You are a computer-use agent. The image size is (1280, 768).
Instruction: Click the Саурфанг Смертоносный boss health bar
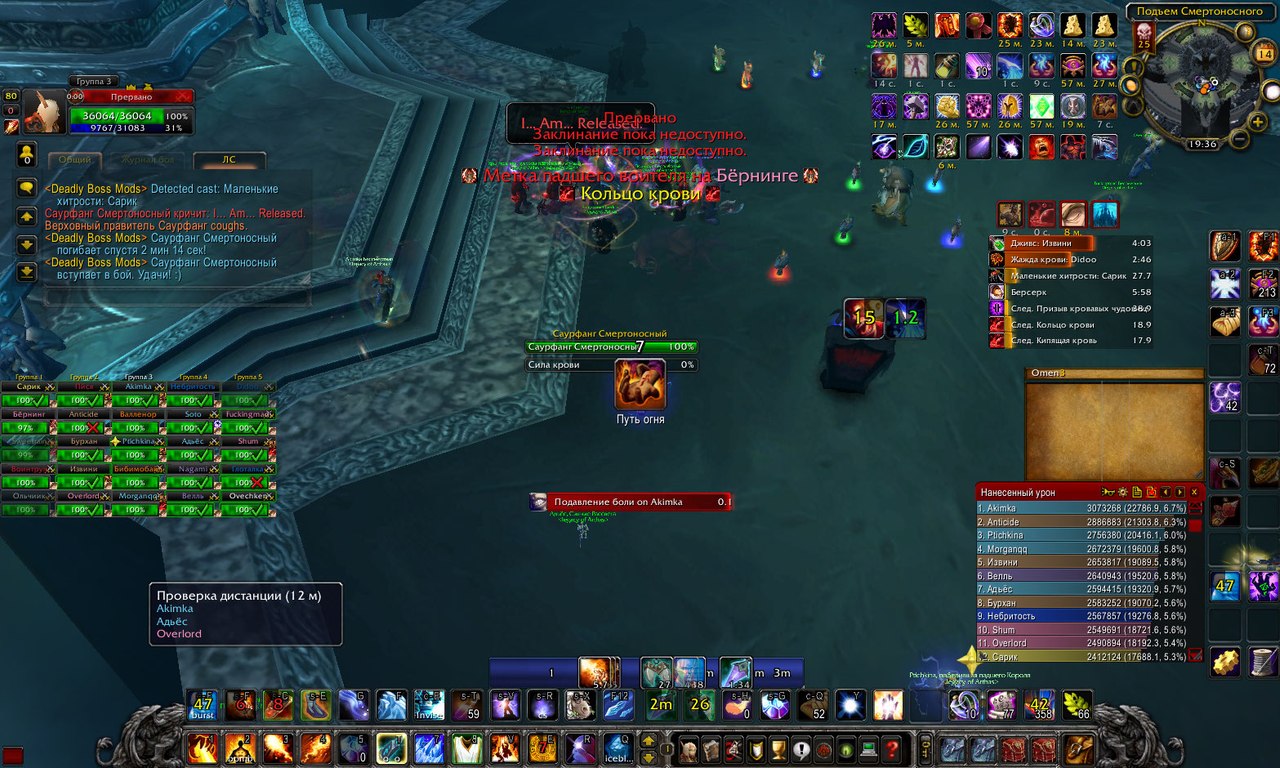point(611,347)
